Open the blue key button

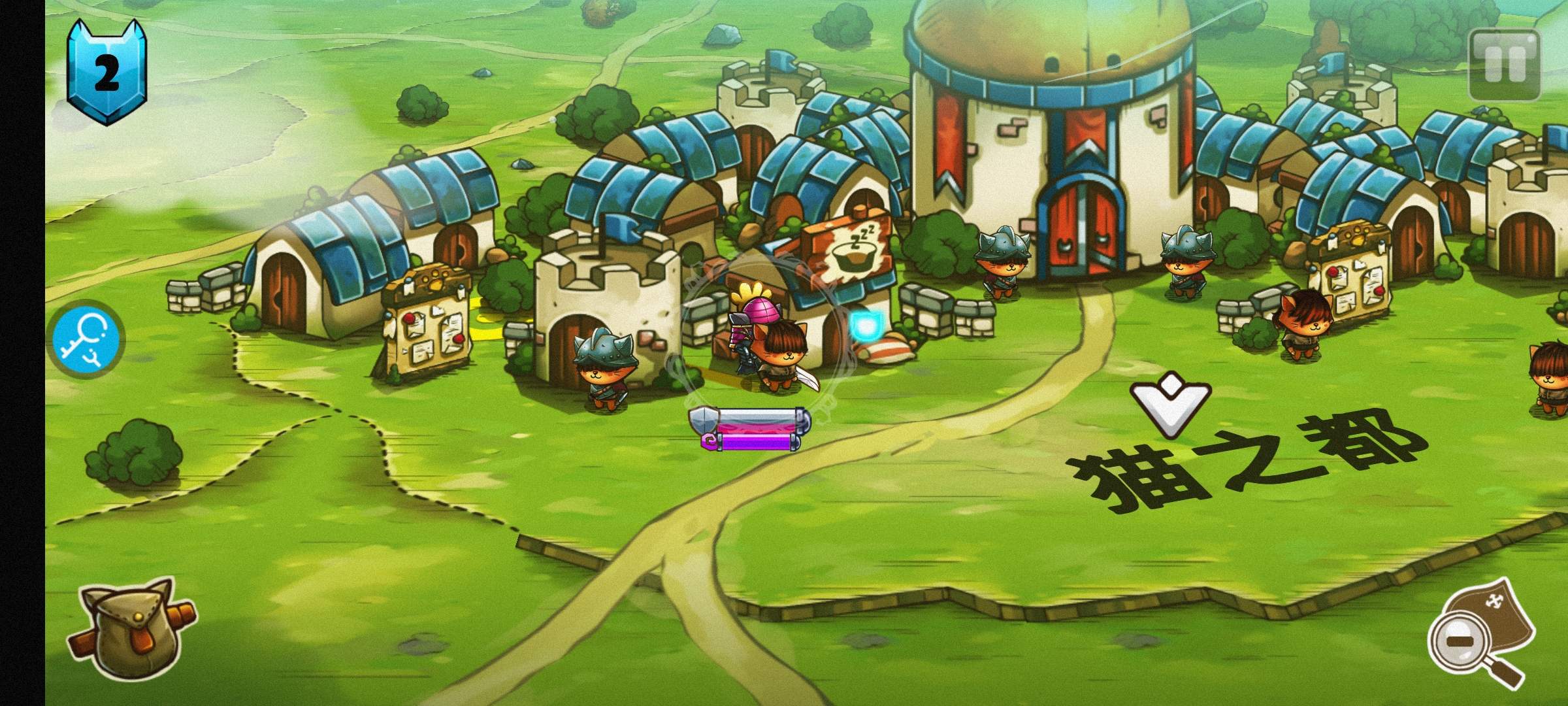[x=89, y=338]
